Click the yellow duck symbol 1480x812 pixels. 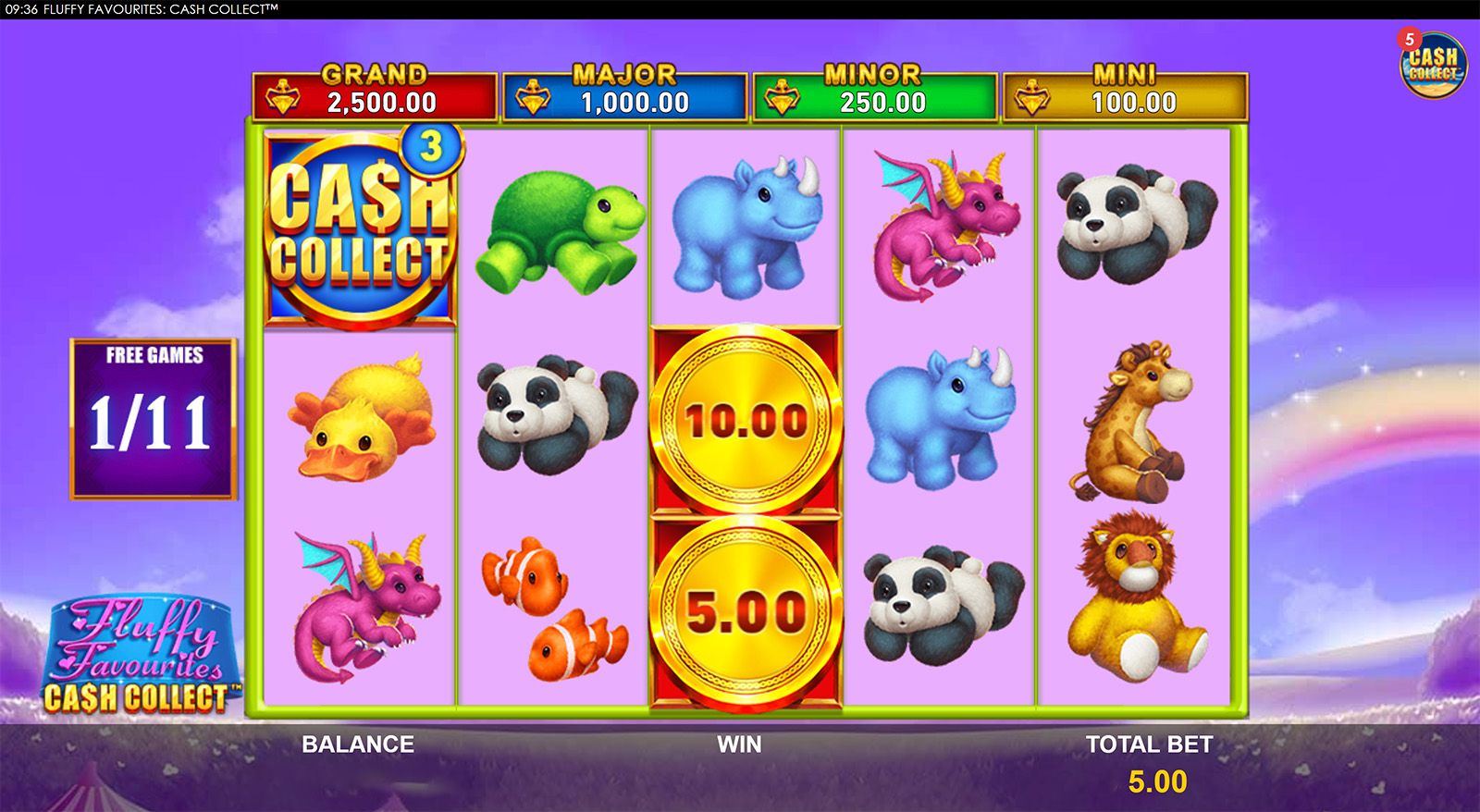(361, 421)
